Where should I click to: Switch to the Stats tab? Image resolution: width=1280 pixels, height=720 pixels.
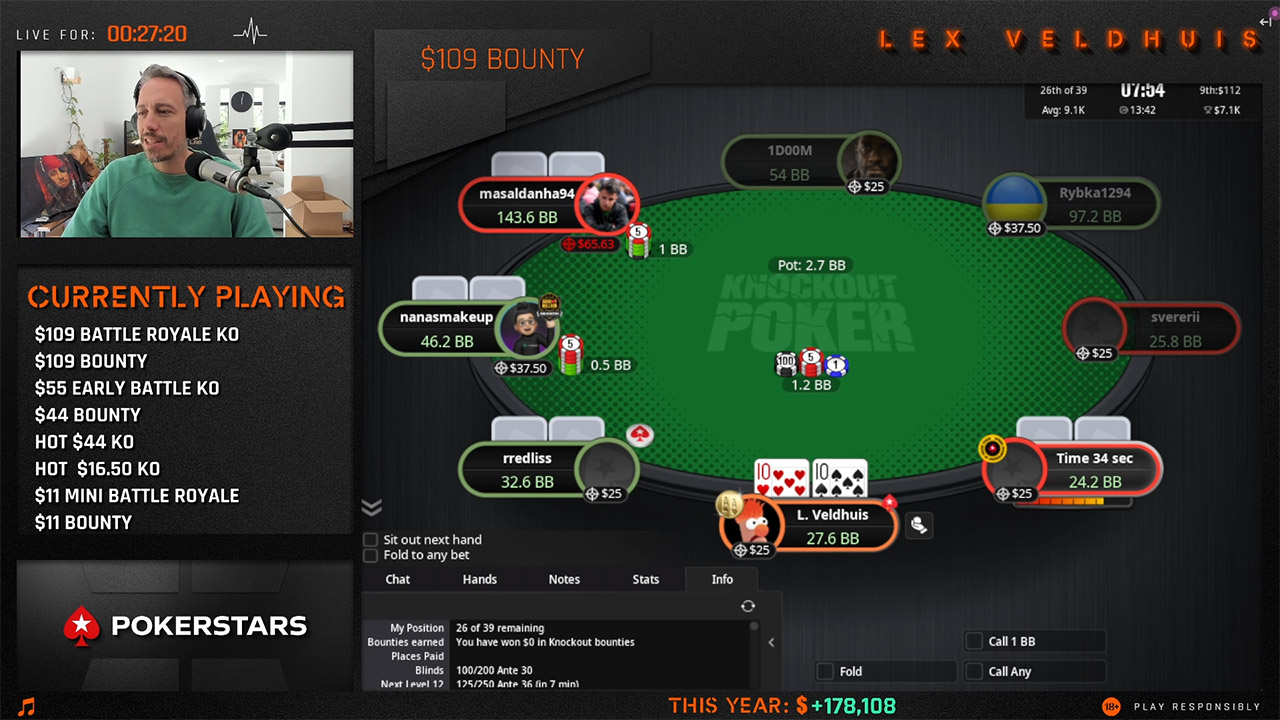[645, 579]
